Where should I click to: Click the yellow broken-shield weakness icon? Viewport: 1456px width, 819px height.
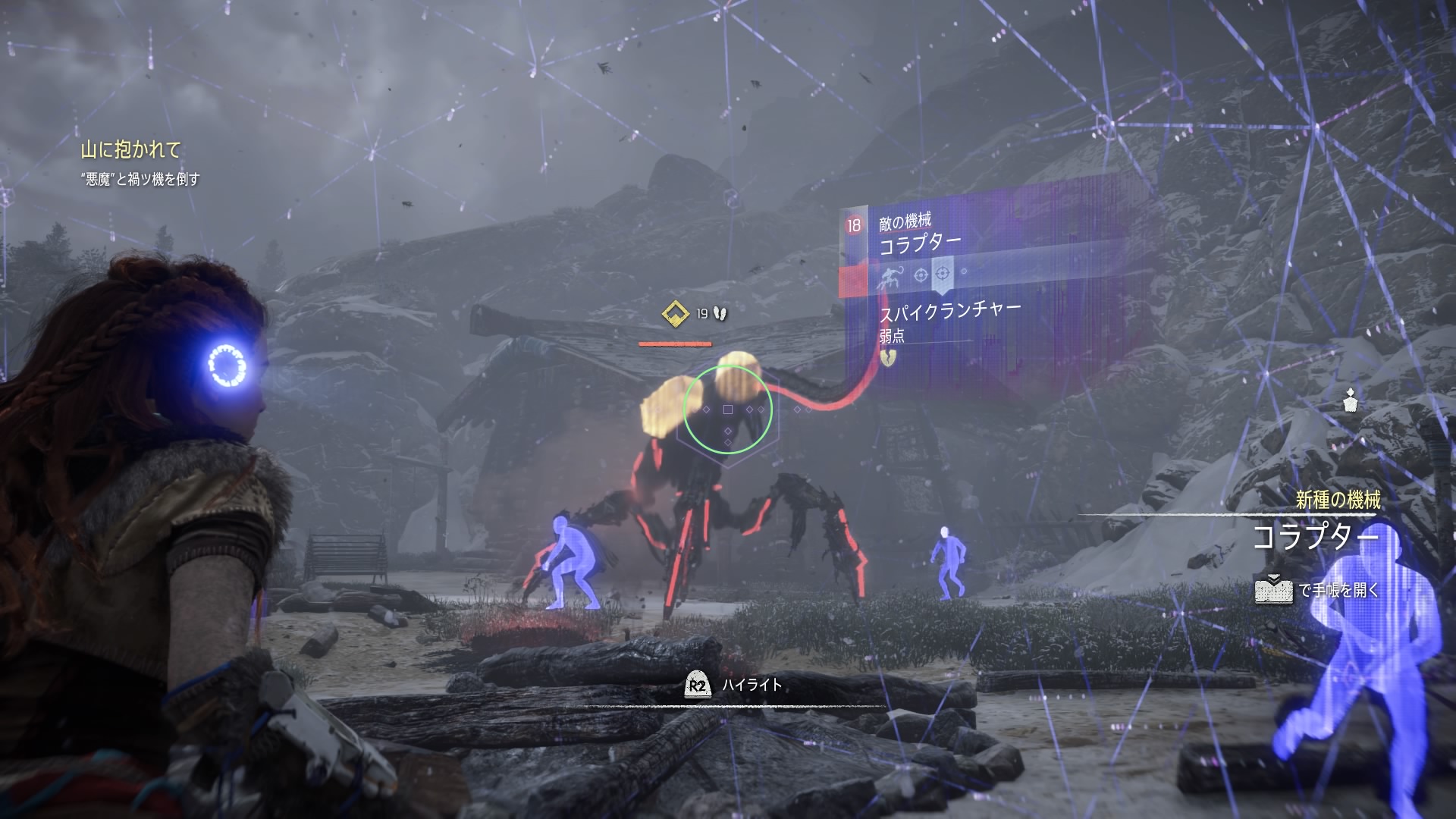[889, 356]
